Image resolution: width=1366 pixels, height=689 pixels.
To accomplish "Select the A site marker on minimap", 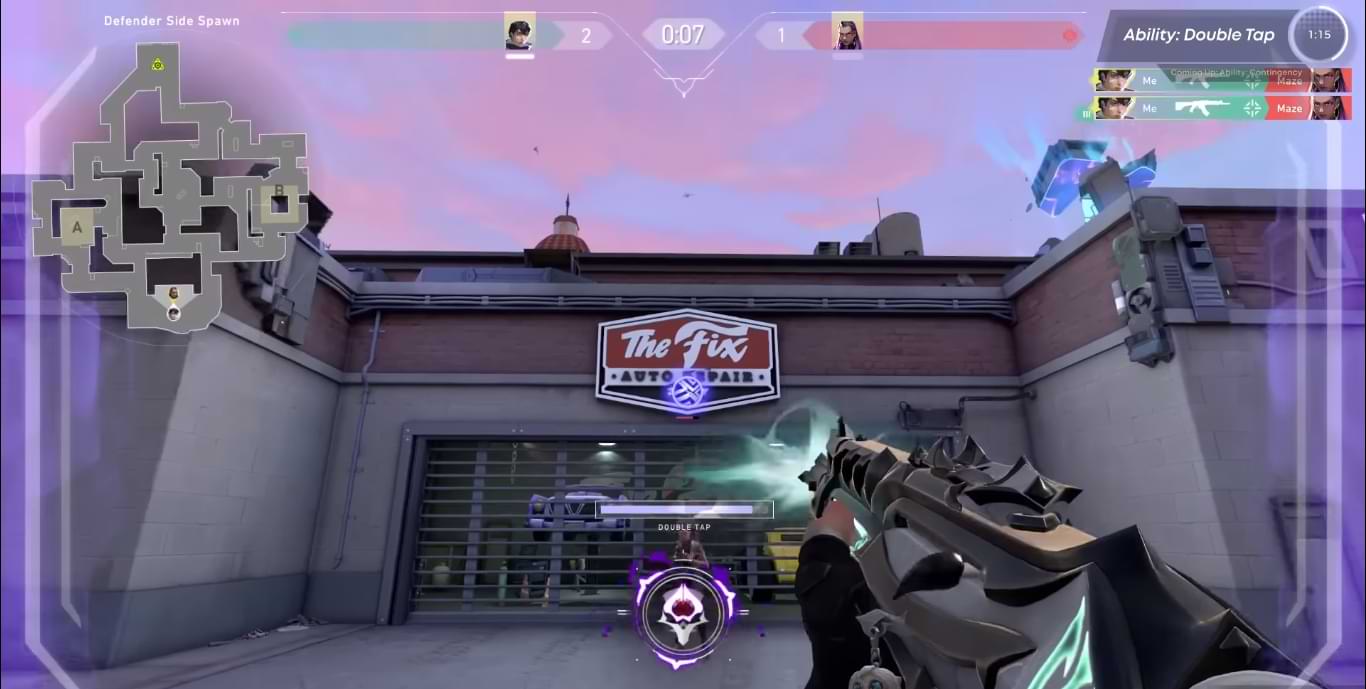I will 77,227.
